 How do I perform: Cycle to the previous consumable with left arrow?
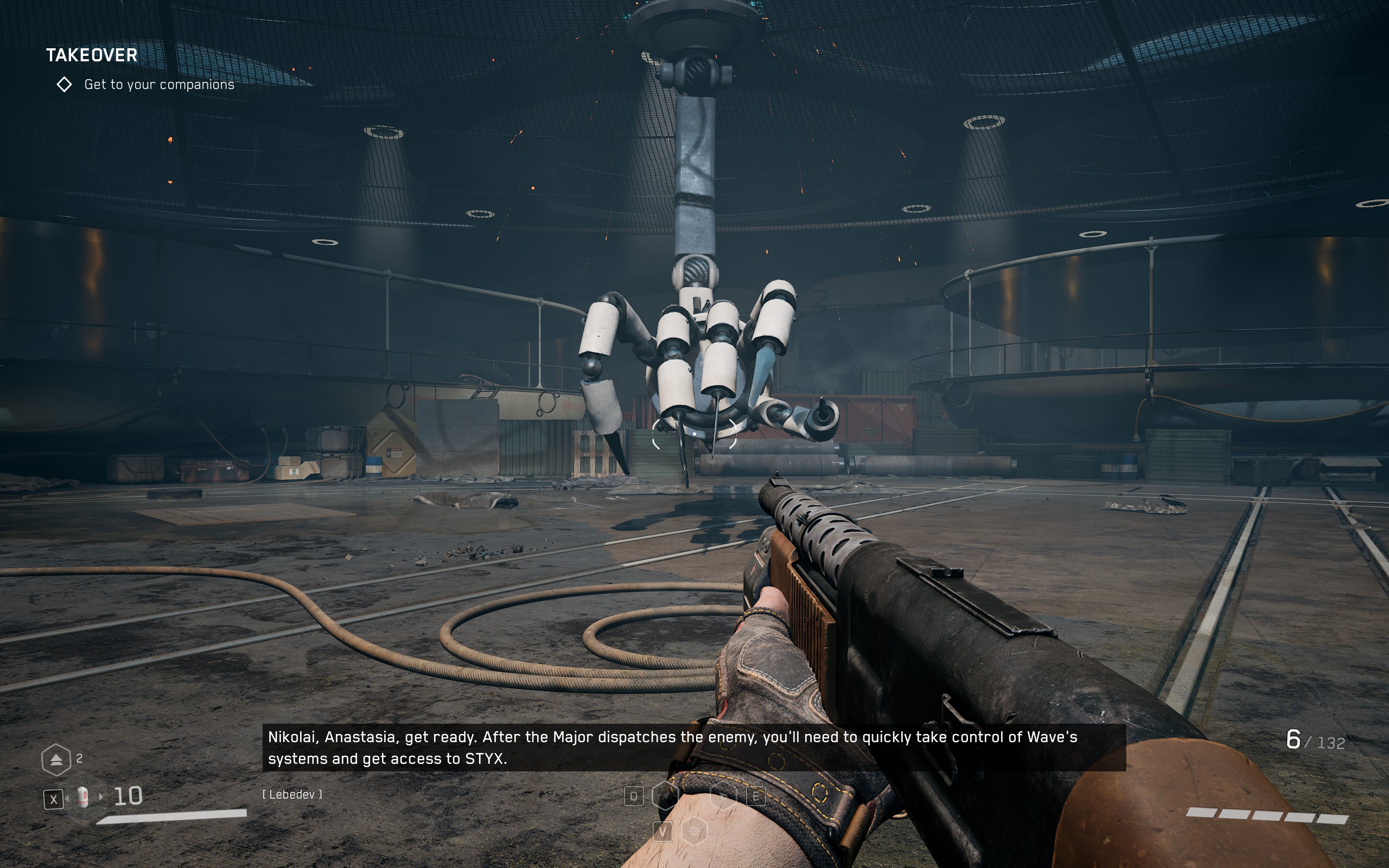pos(67,798)
